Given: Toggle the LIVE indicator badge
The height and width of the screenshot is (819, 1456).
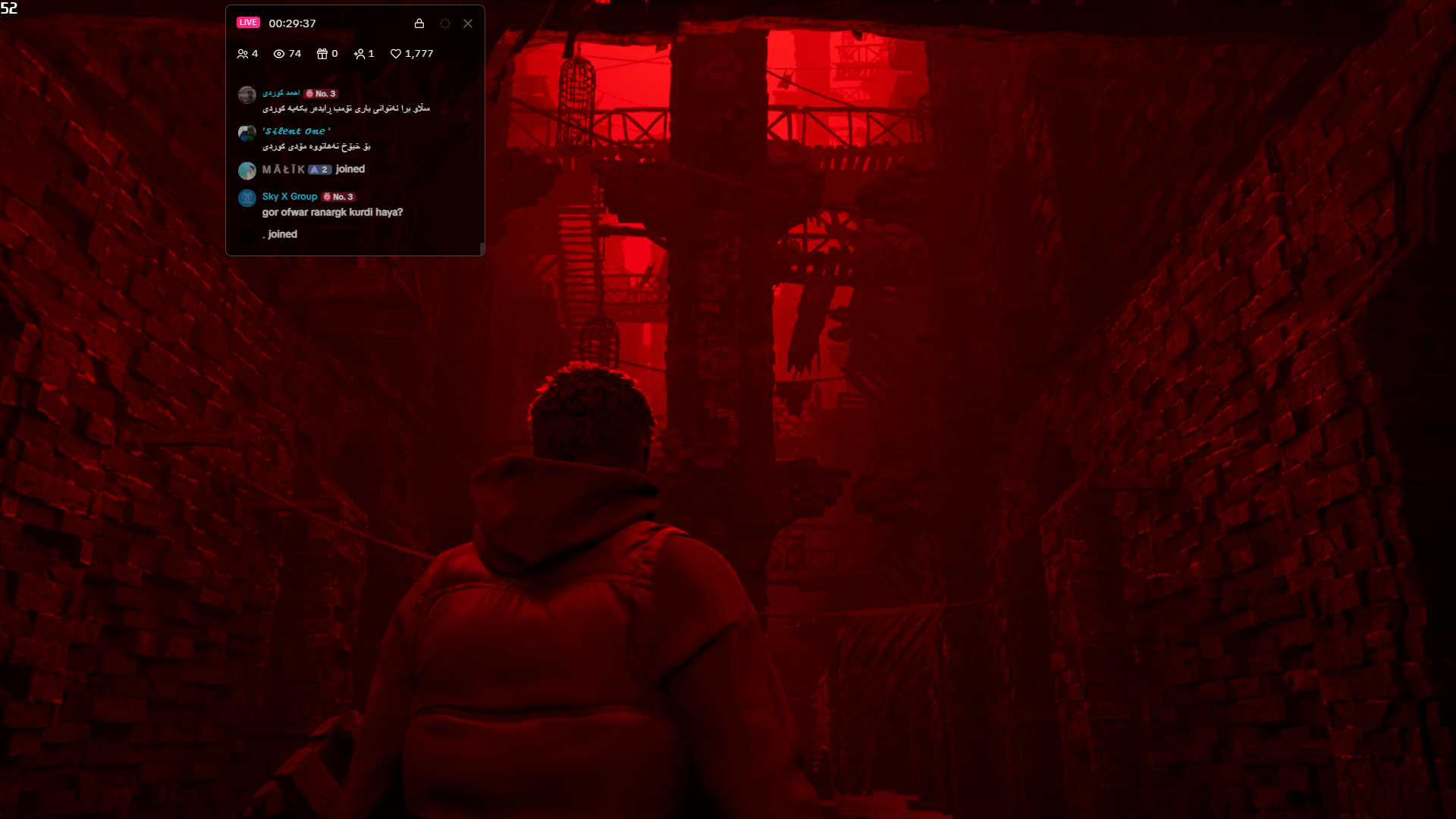Looking at the screenshot, I should click(248, 22).
